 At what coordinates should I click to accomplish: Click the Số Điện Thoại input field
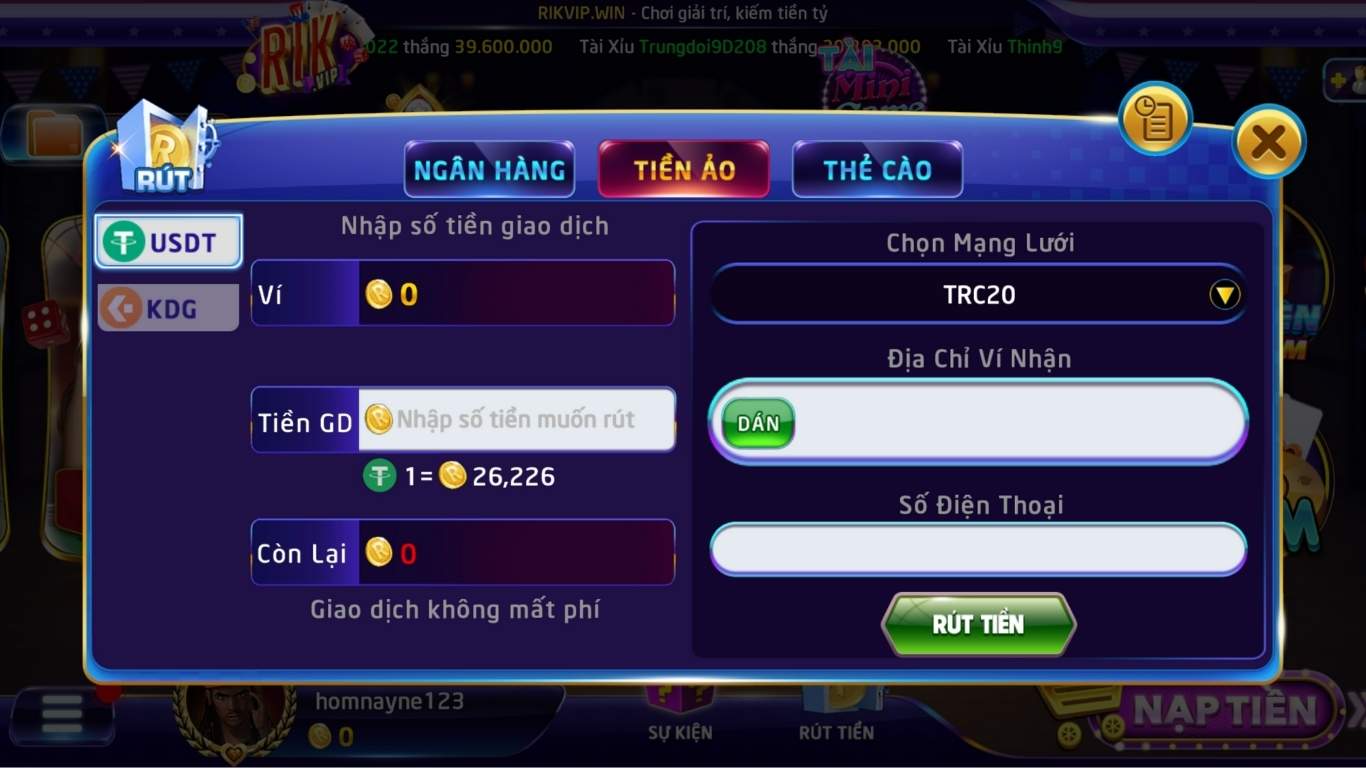tap(977, 548)
